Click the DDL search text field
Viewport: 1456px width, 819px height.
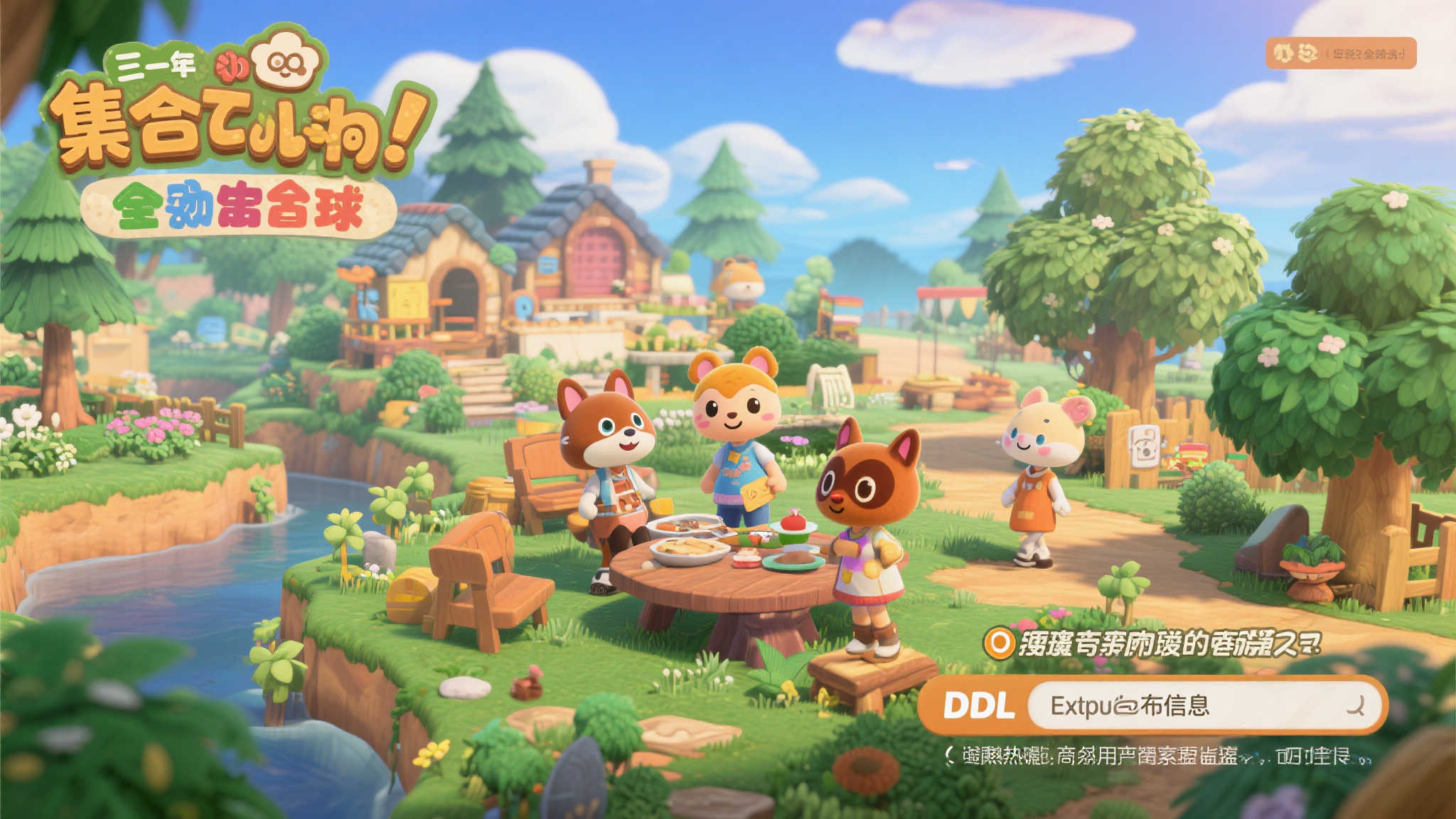pos(1180,705)
